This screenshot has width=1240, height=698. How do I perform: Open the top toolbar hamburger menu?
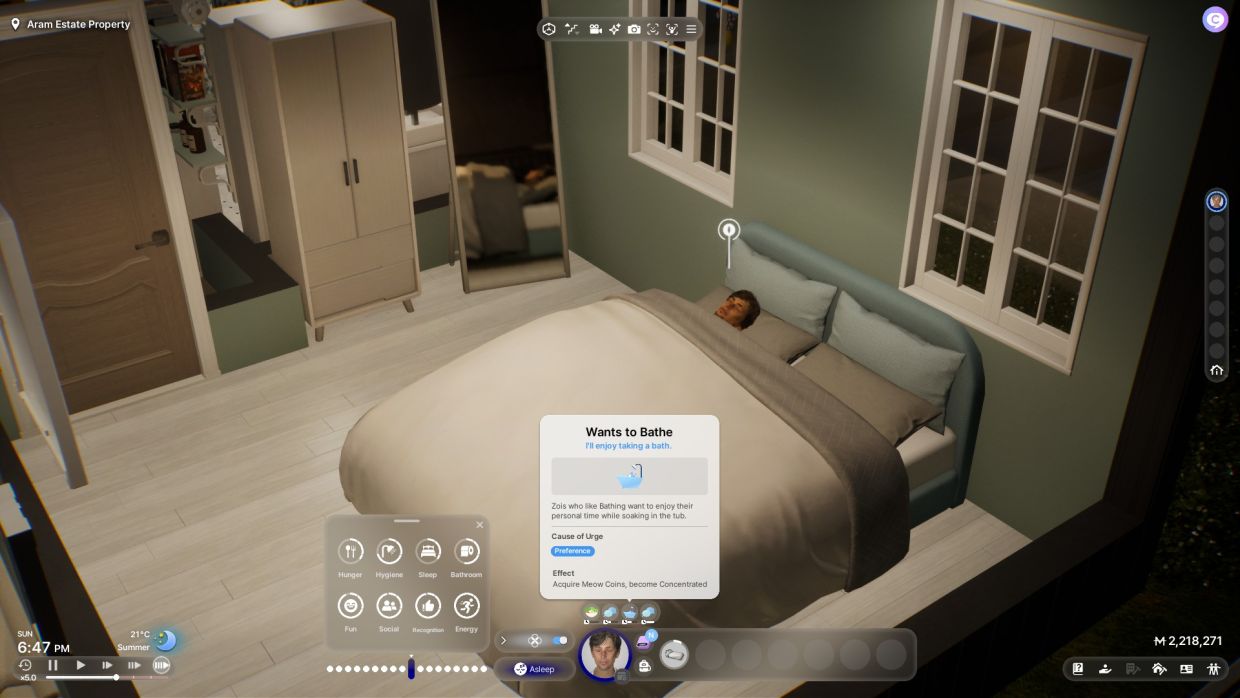pos(691,29)
